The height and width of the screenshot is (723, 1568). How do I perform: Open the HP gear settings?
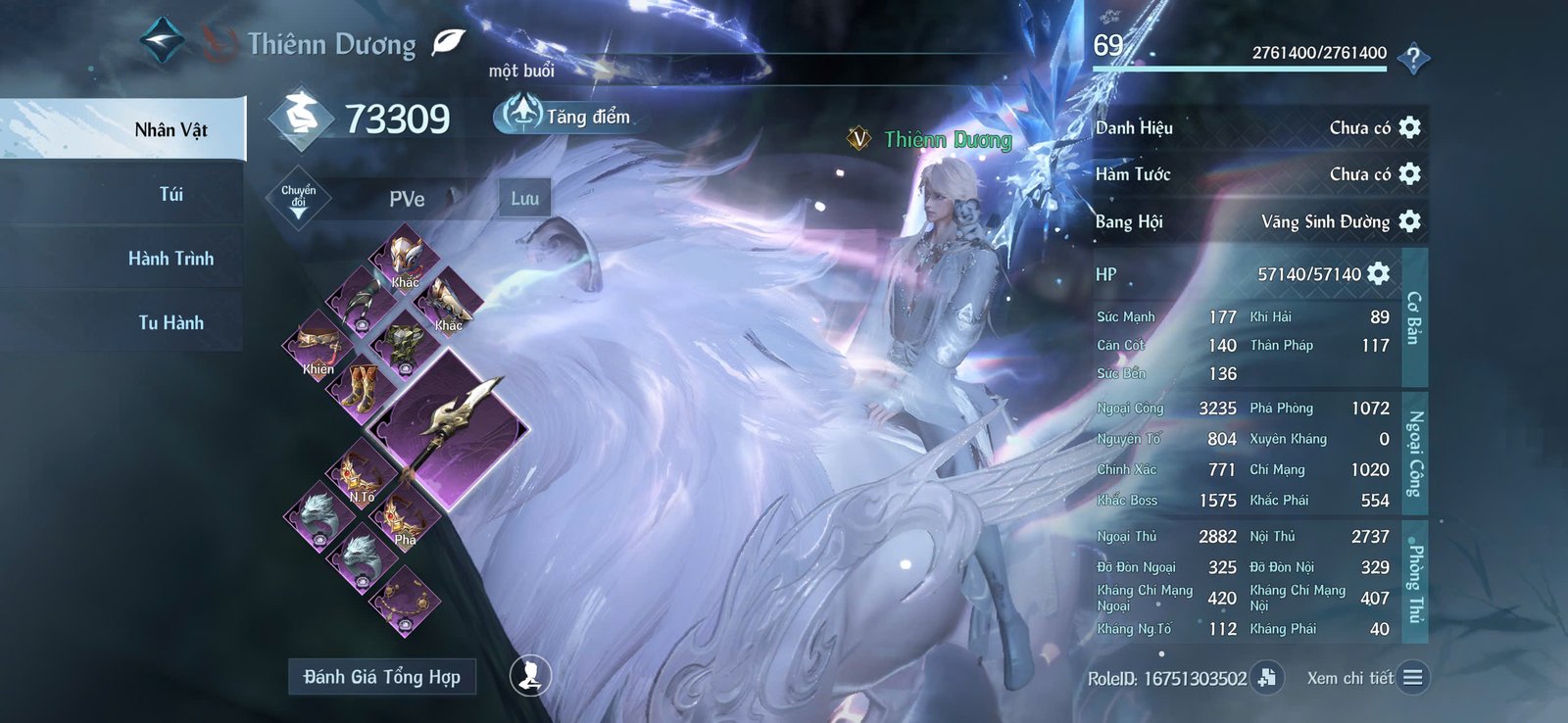pyautogui.click(x=1379, y=273)
